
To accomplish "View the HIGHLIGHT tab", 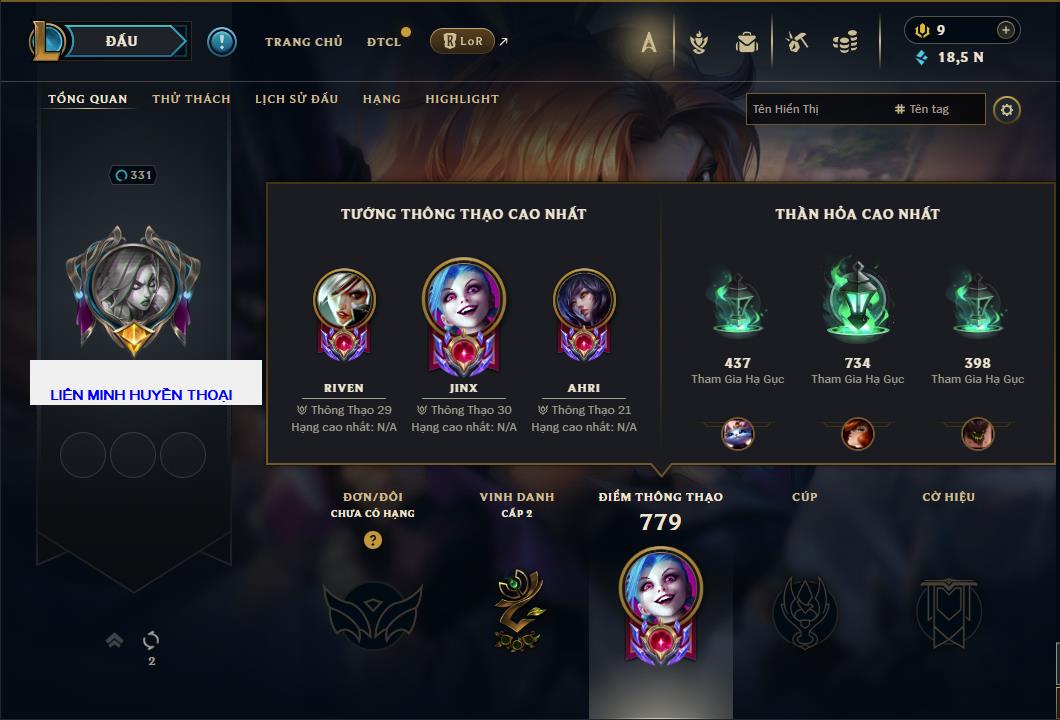I will click(x=461, y=99).
